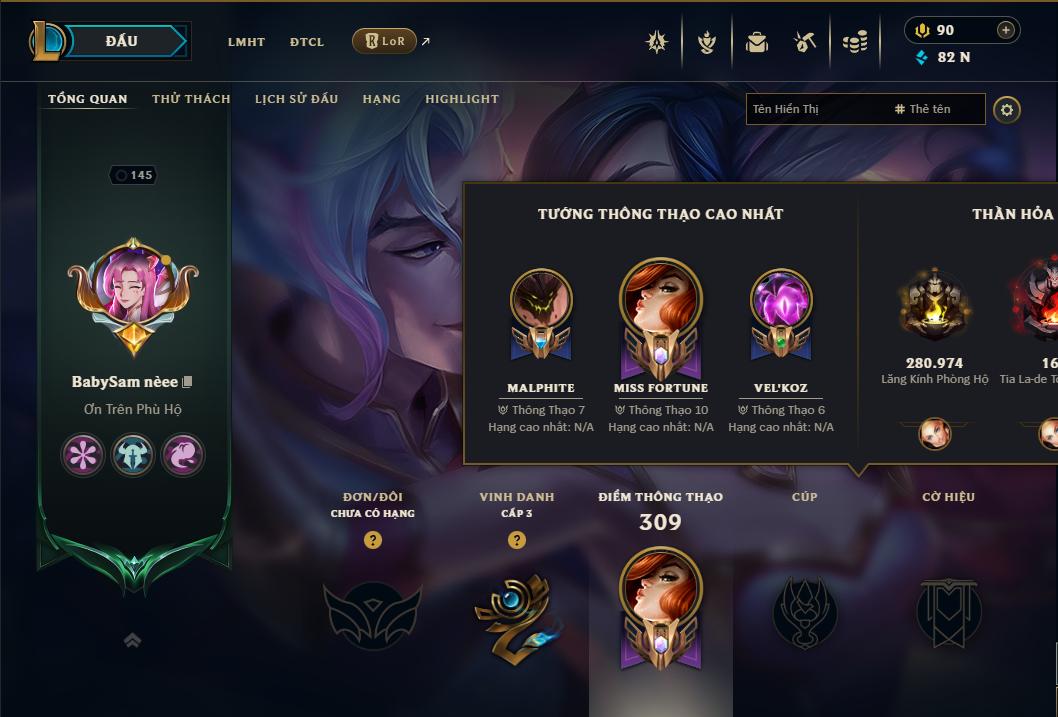Viewport: 1058px width, 717px height.
Task: Switch to the Thử Thách tab
Action: click(x=191, y=99)
